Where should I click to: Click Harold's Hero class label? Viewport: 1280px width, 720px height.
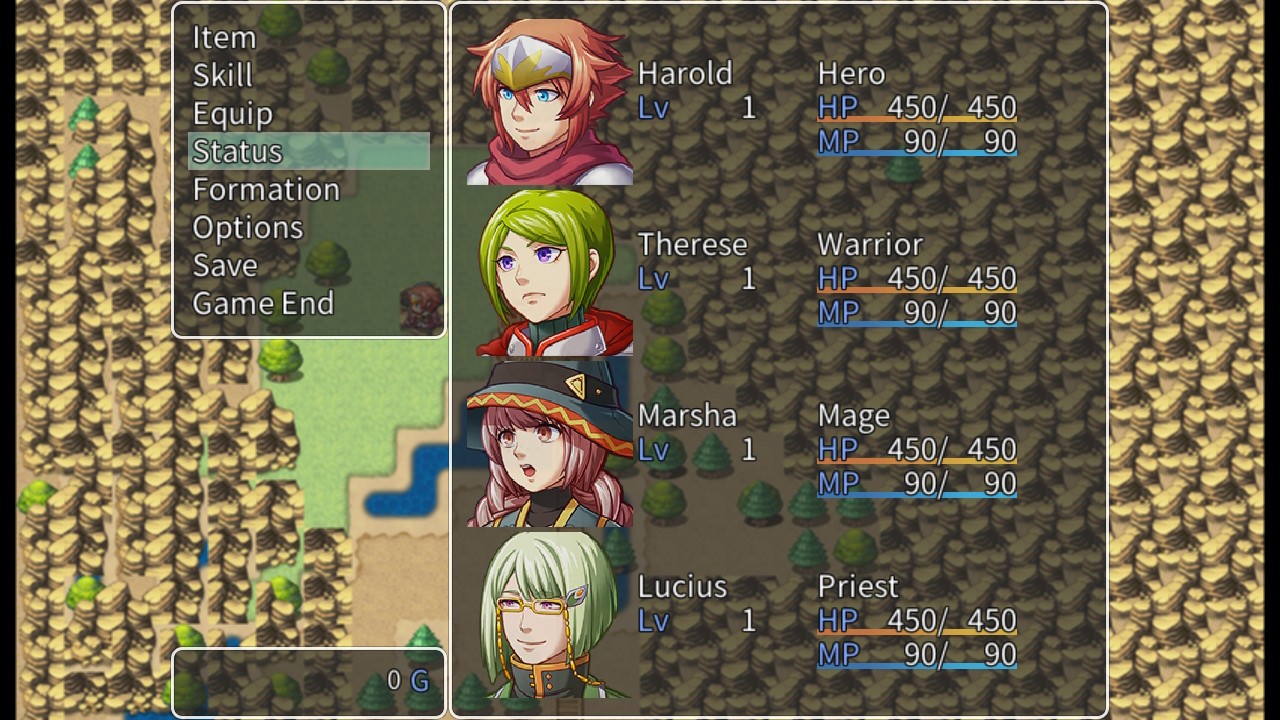[x=853, y=73]
